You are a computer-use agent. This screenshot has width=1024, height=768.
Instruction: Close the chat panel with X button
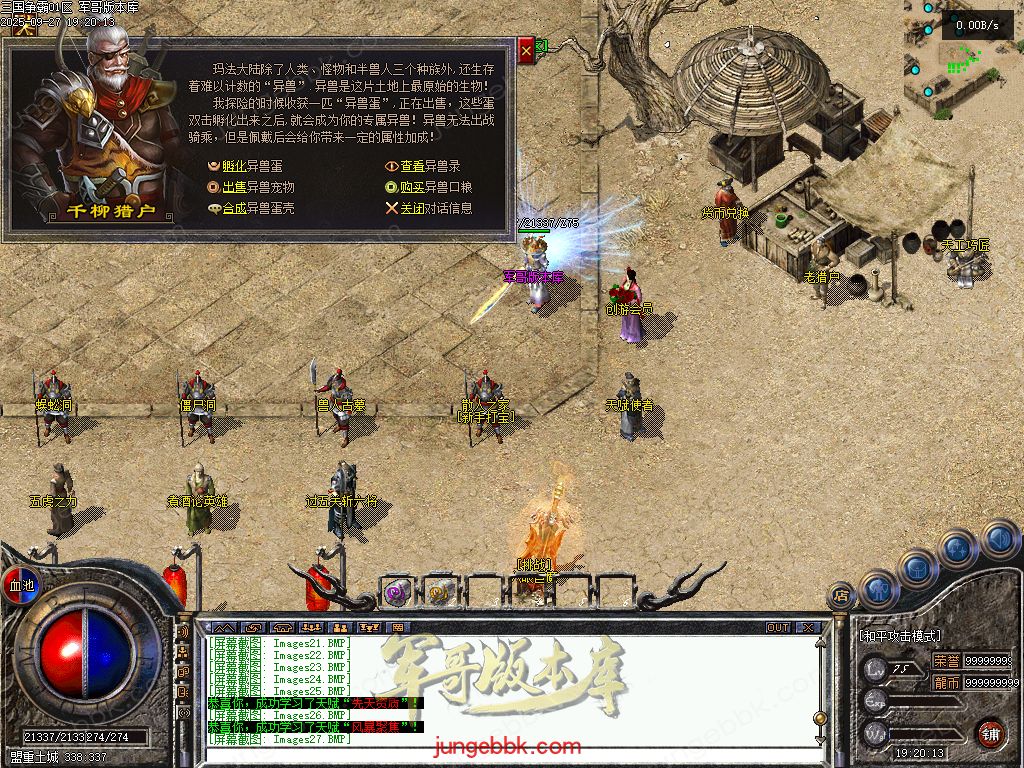(807, 627)
